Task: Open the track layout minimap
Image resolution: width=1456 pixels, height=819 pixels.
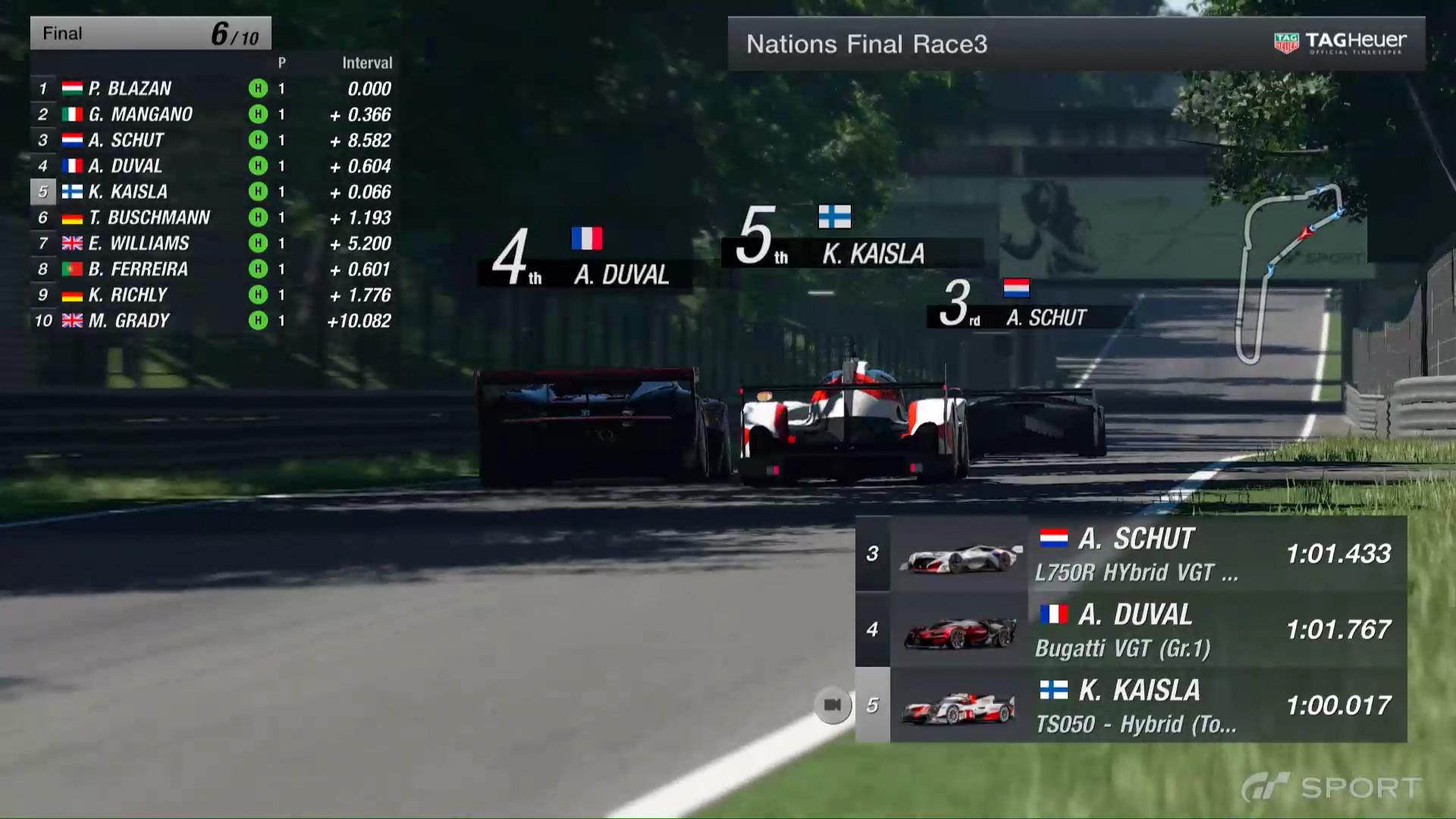Action: [1289, 273]
